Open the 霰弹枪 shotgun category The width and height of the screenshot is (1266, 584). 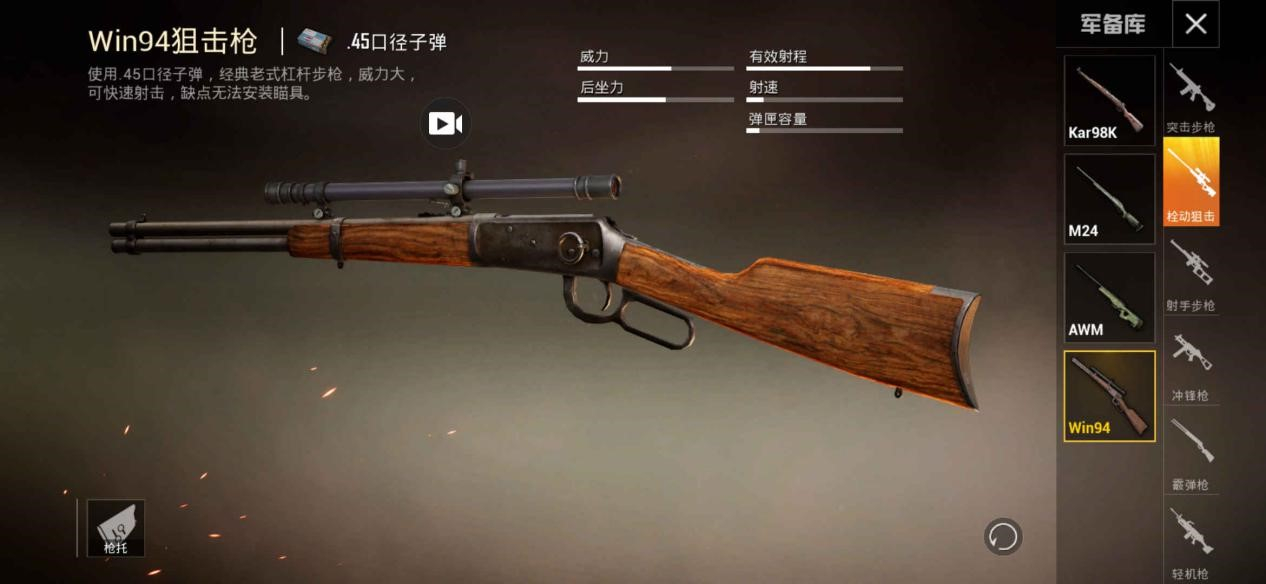click(1191, 453)
